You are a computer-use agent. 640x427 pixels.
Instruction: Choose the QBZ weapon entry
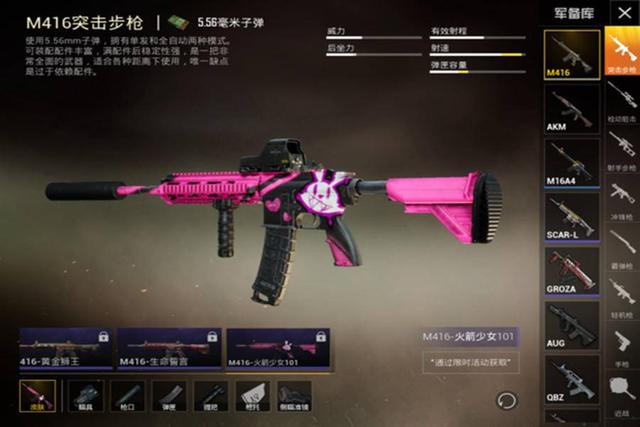point(571,379)
